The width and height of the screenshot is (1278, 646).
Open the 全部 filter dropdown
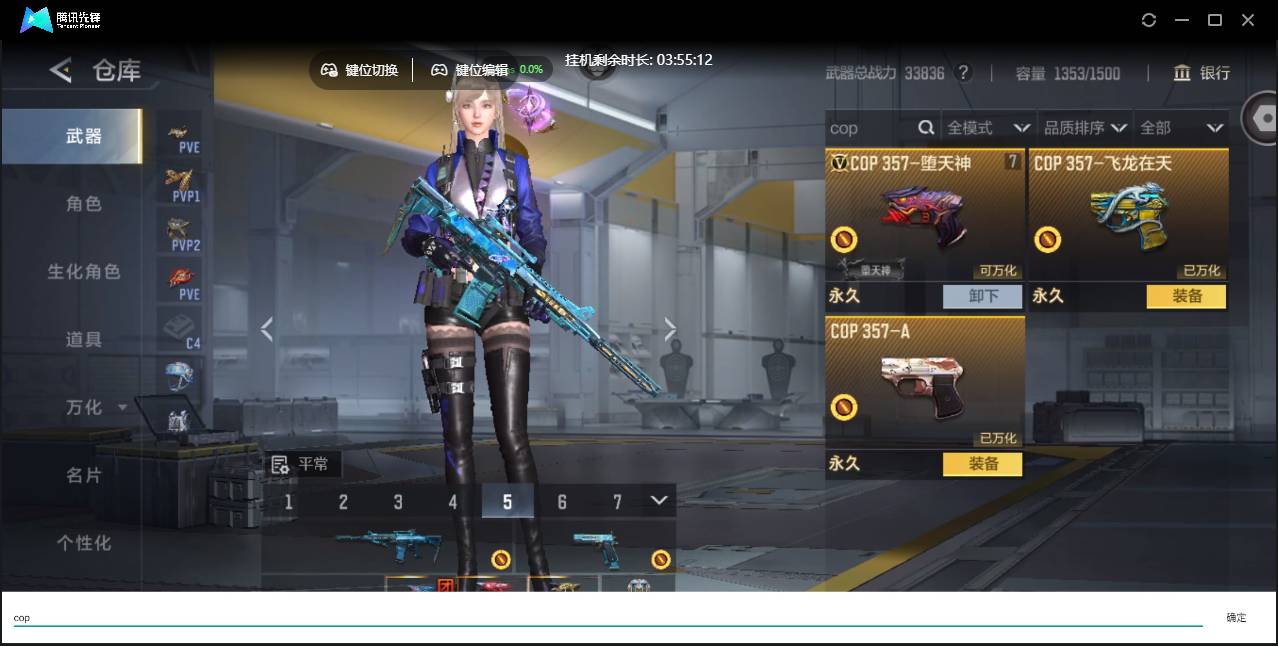point(1182,128)
